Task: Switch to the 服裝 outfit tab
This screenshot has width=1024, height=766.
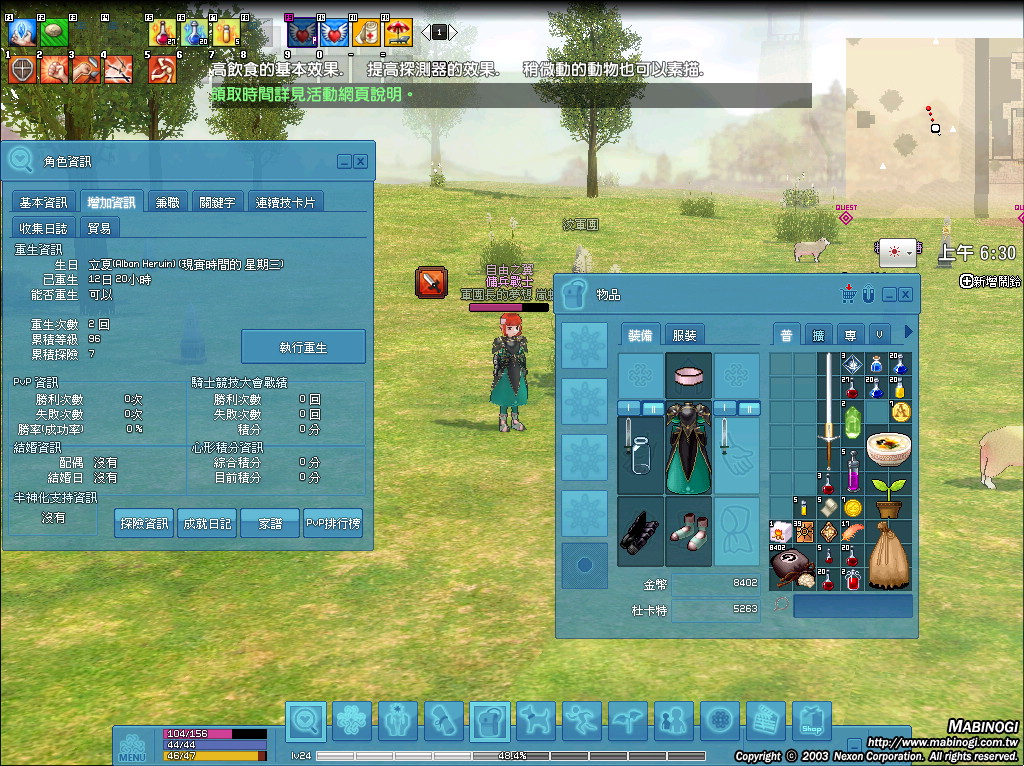Action: click(684, 336)
